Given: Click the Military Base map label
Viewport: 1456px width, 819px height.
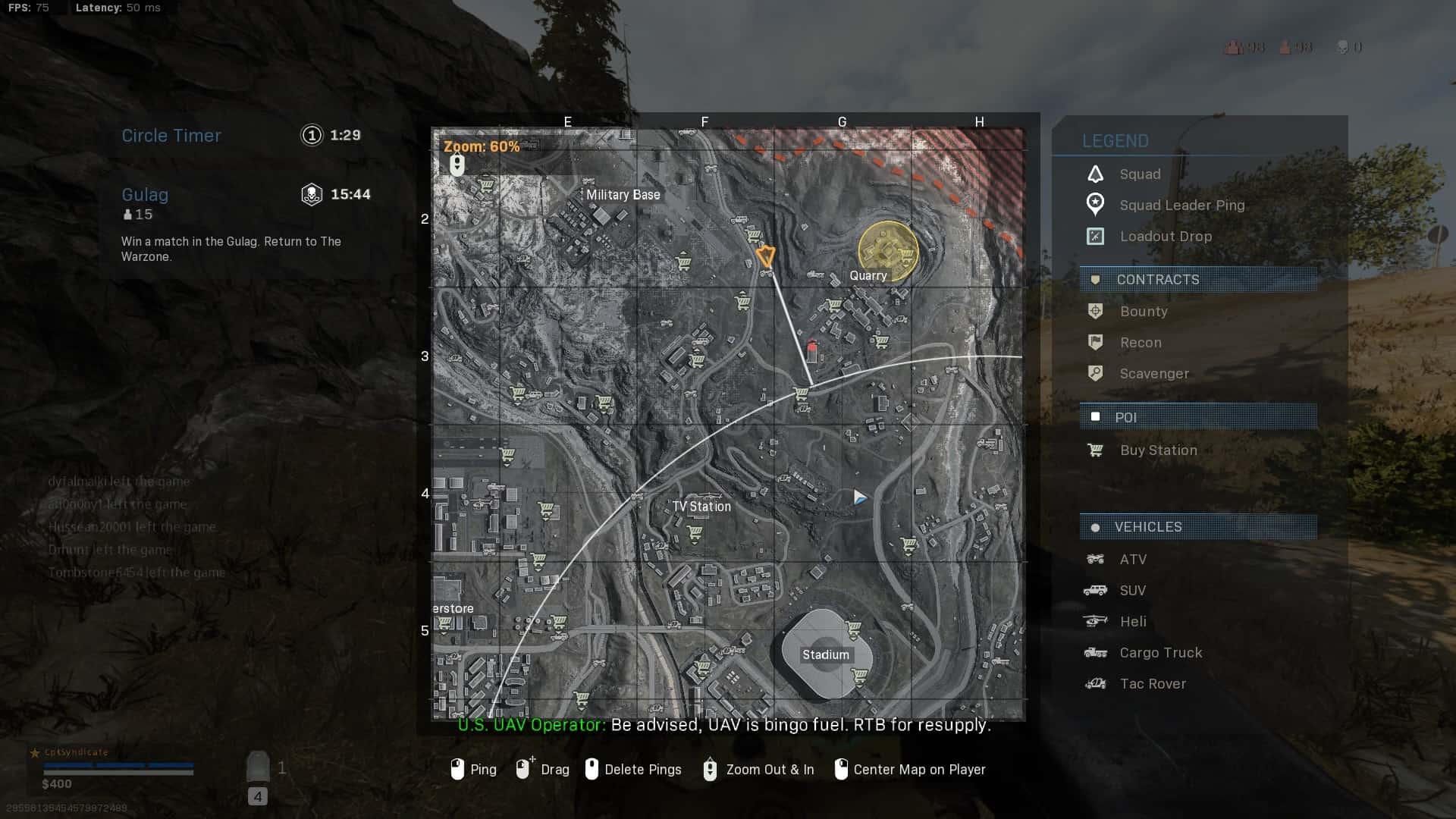Looking at the screenshot, I should [623, 195].
